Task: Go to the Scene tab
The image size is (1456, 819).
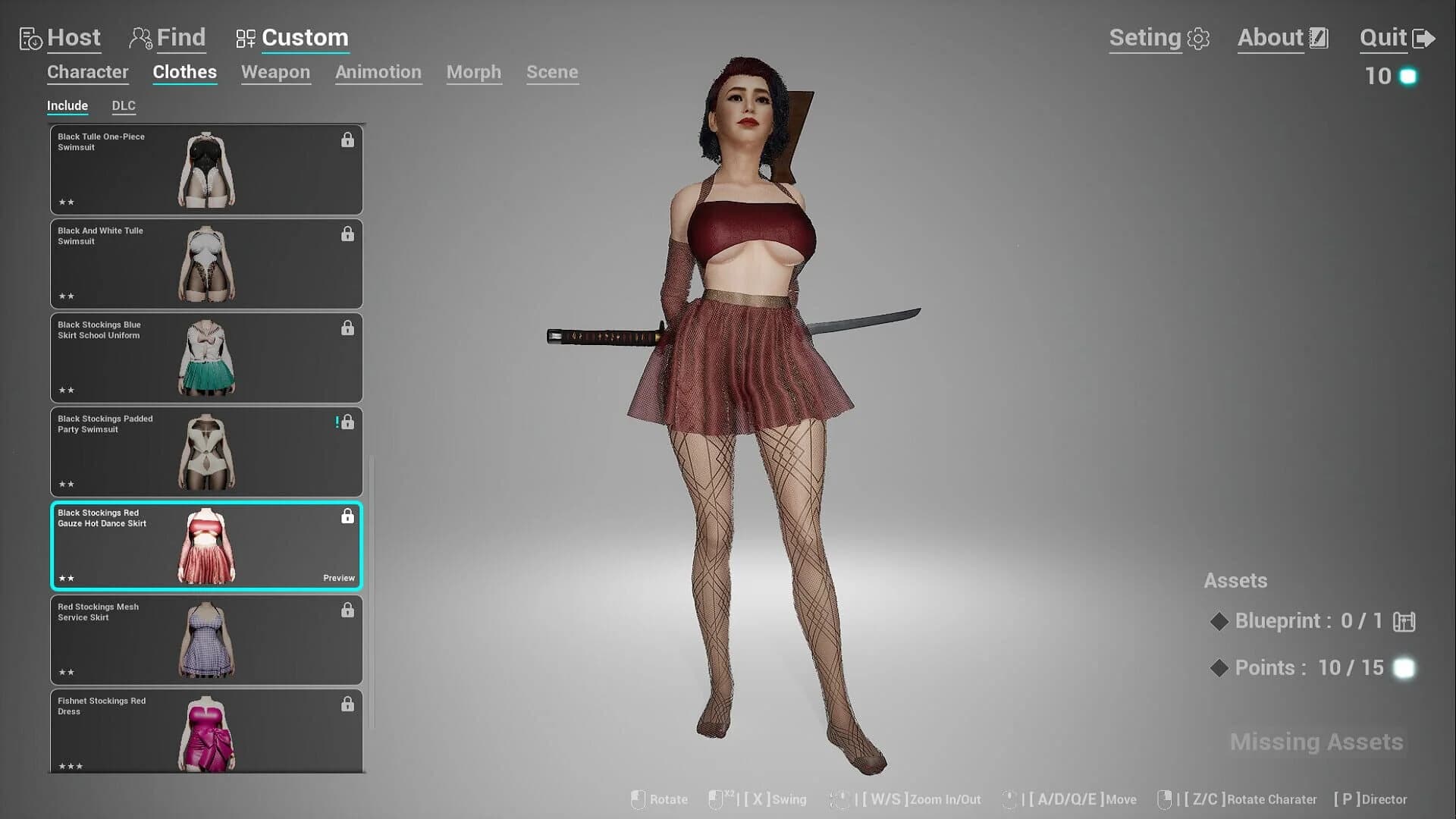Action: (x=552, y=72)
